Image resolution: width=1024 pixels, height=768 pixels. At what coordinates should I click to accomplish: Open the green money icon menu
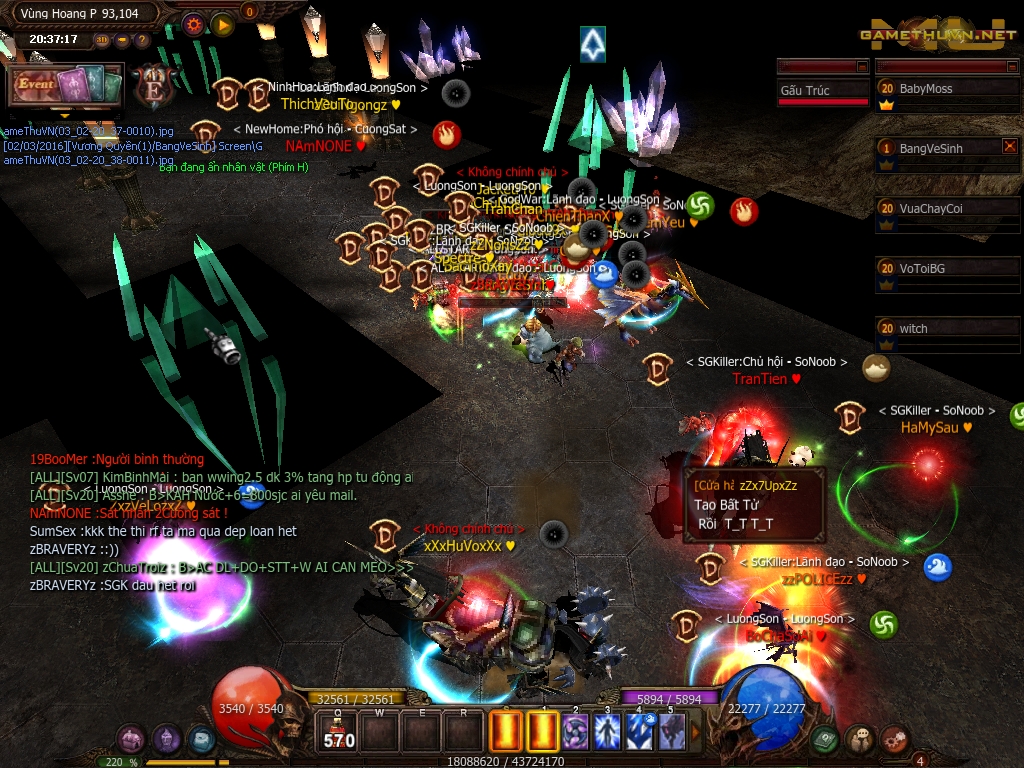(x=825, y=739)
